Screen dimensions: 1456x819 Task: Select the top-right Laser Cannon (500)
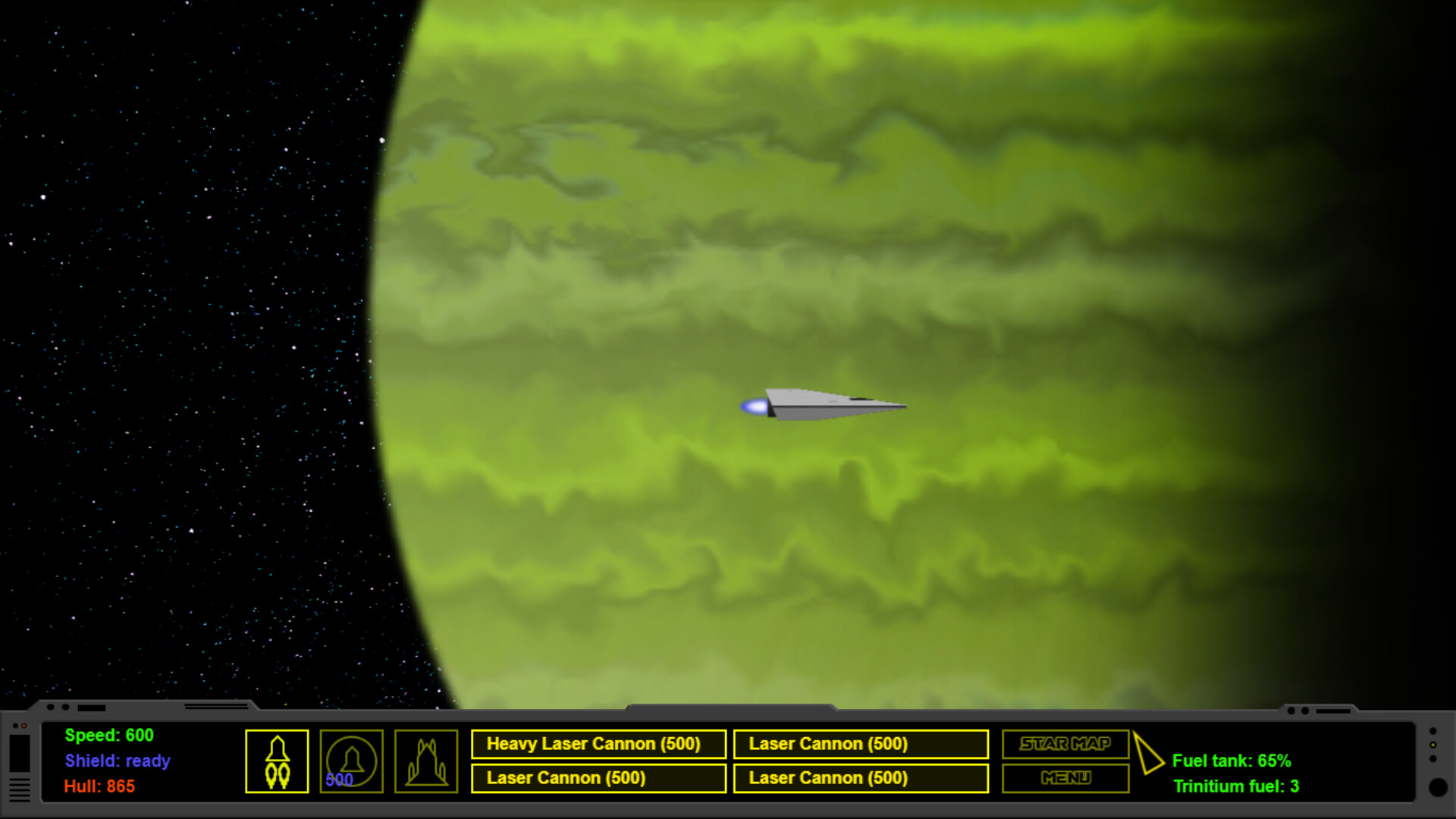coord(861,744)
